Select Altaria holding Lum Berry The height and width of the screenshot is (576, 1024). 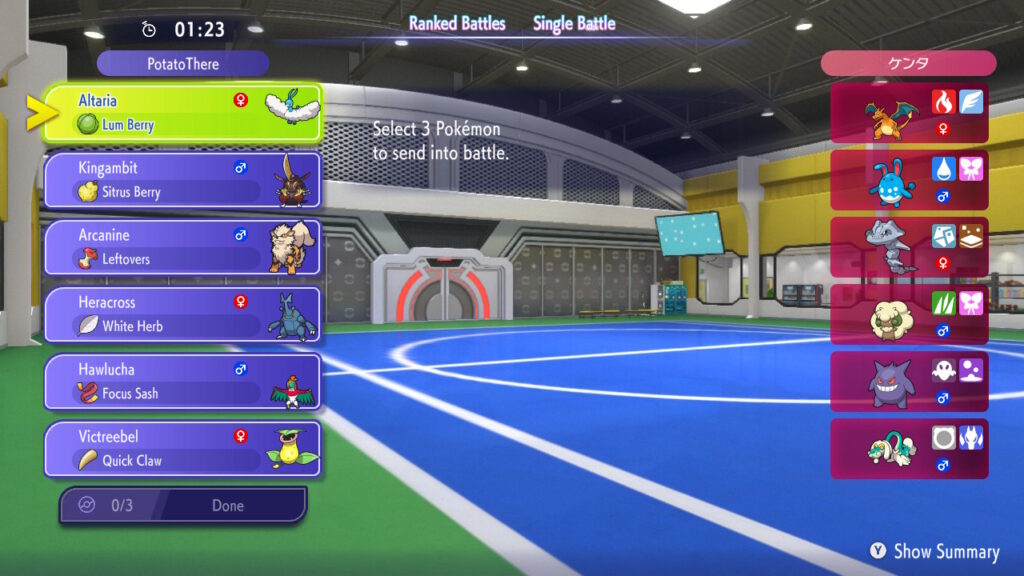(182, 113)
